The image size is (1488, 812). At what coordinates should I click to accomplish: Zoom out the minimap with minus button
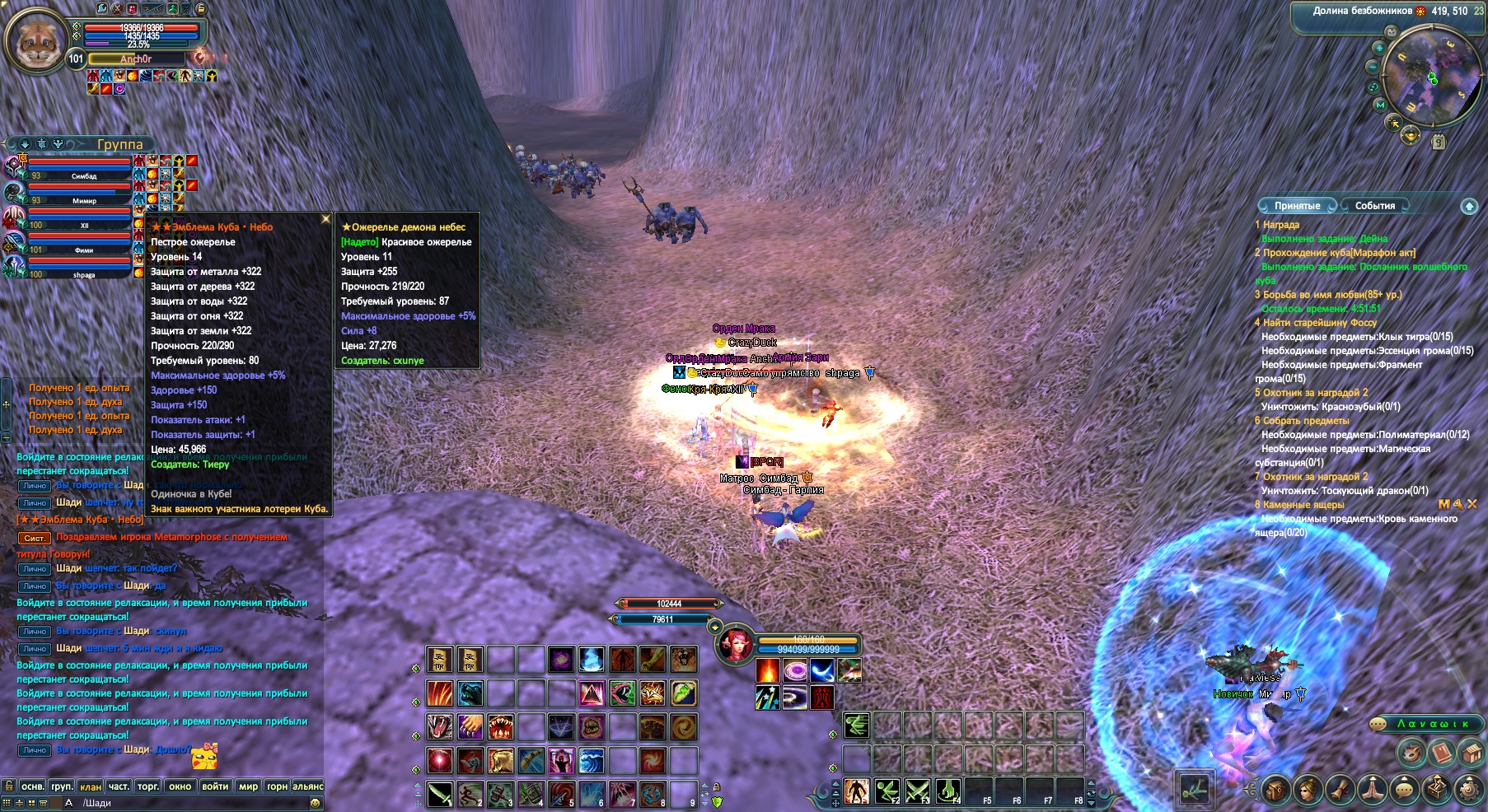[1373, 67]
